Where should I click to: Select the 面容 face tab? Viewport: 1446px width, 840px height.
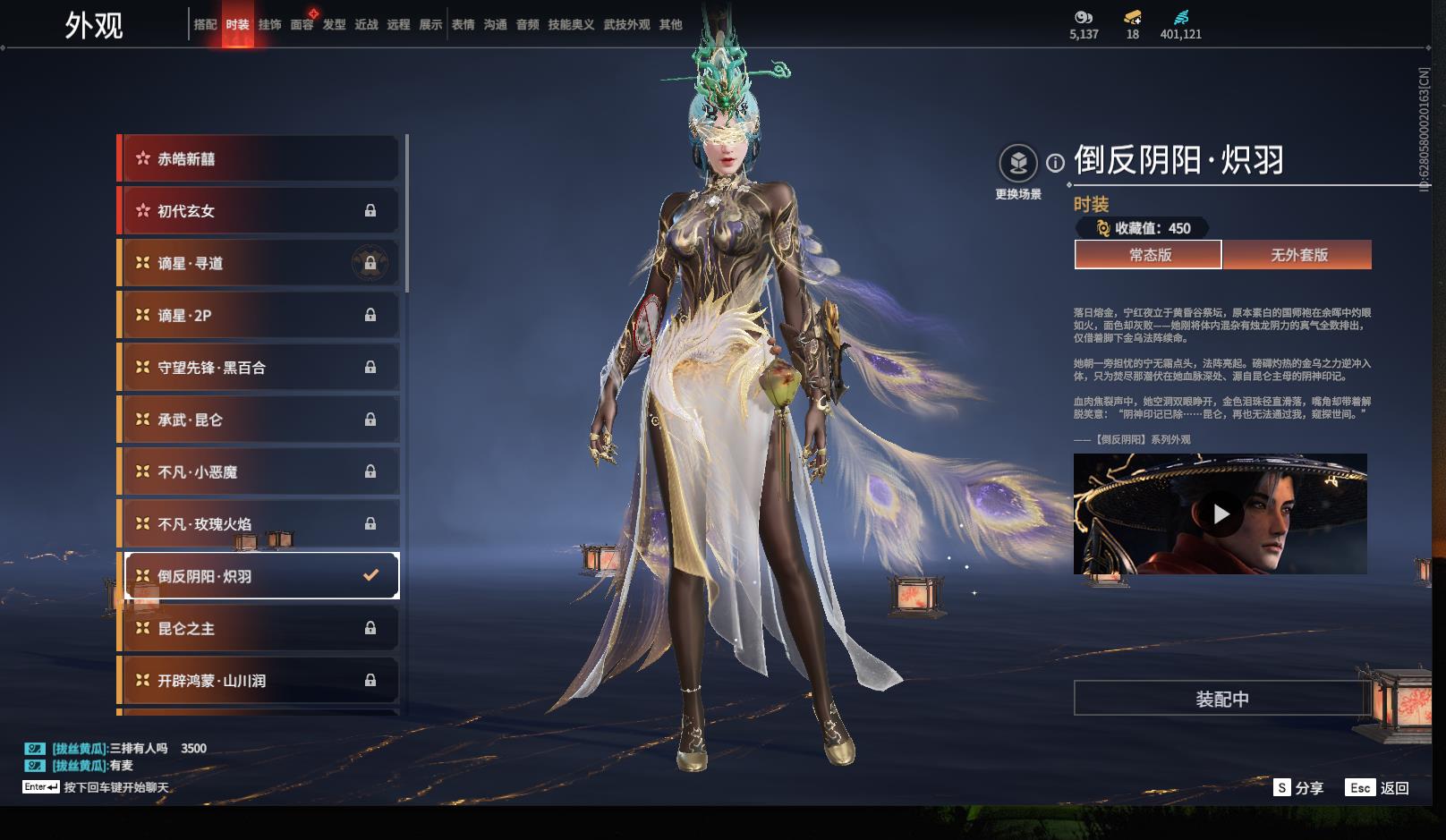point(302,25)
